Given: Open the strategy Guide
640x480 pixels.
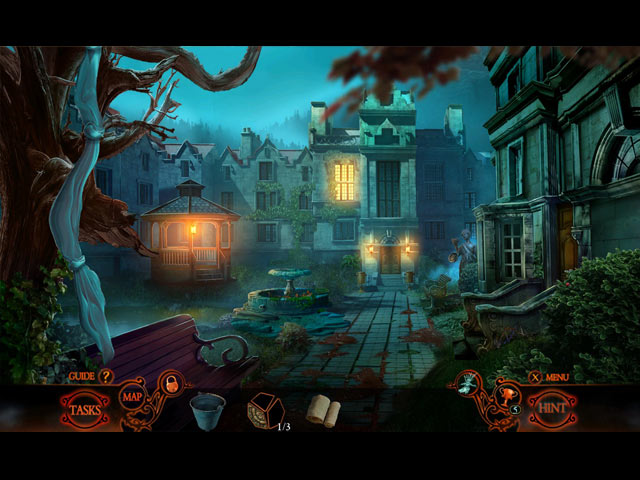Looking at the screenshot, I should pos(105,376).
